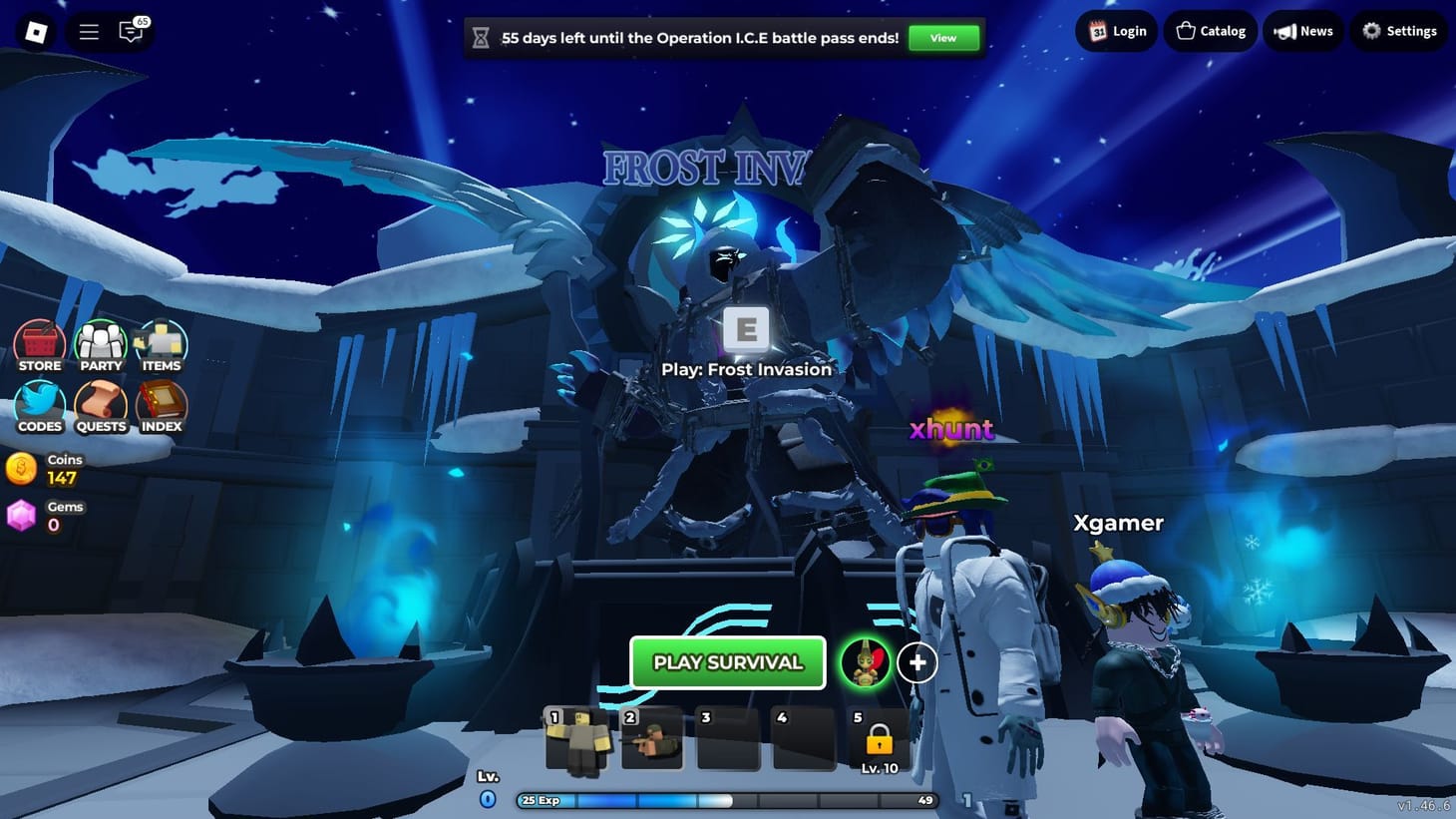
Task: Open the Roblox chat window
Action: point(131,31)
